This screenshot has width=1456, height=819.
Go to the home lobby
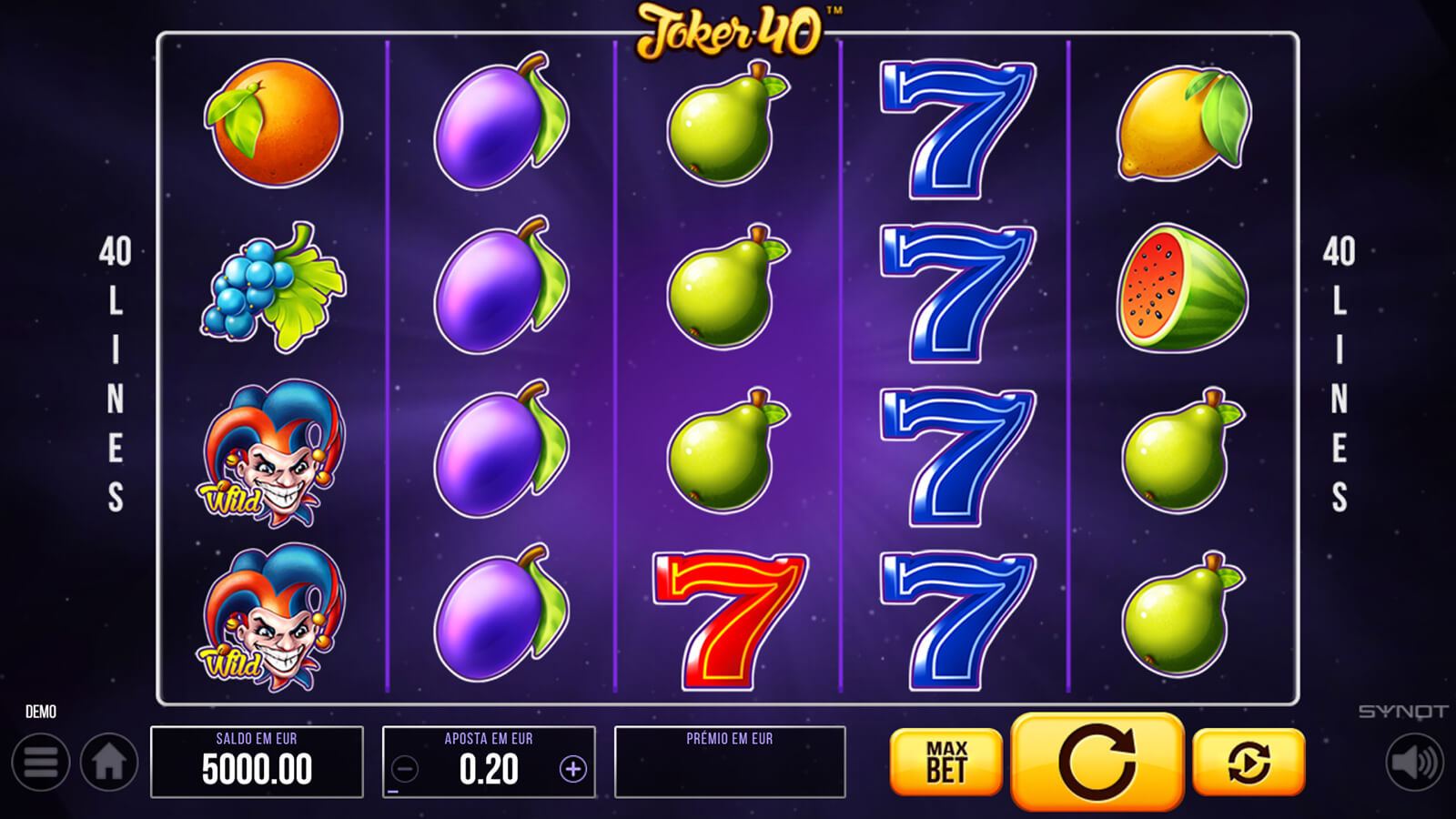click(x=109, y=763)
